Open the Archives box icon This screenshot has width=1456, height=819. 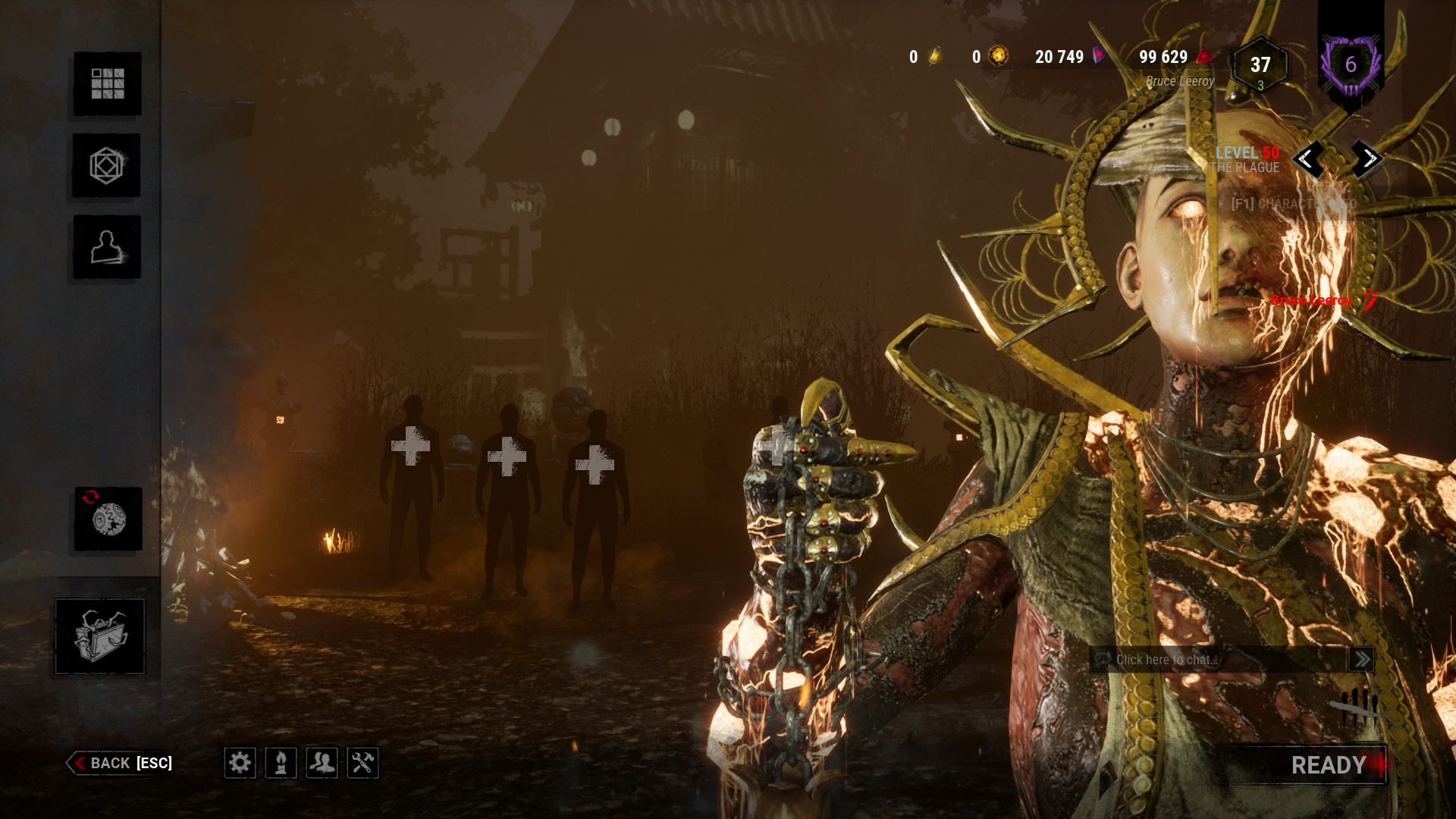[x=100, y=635]
